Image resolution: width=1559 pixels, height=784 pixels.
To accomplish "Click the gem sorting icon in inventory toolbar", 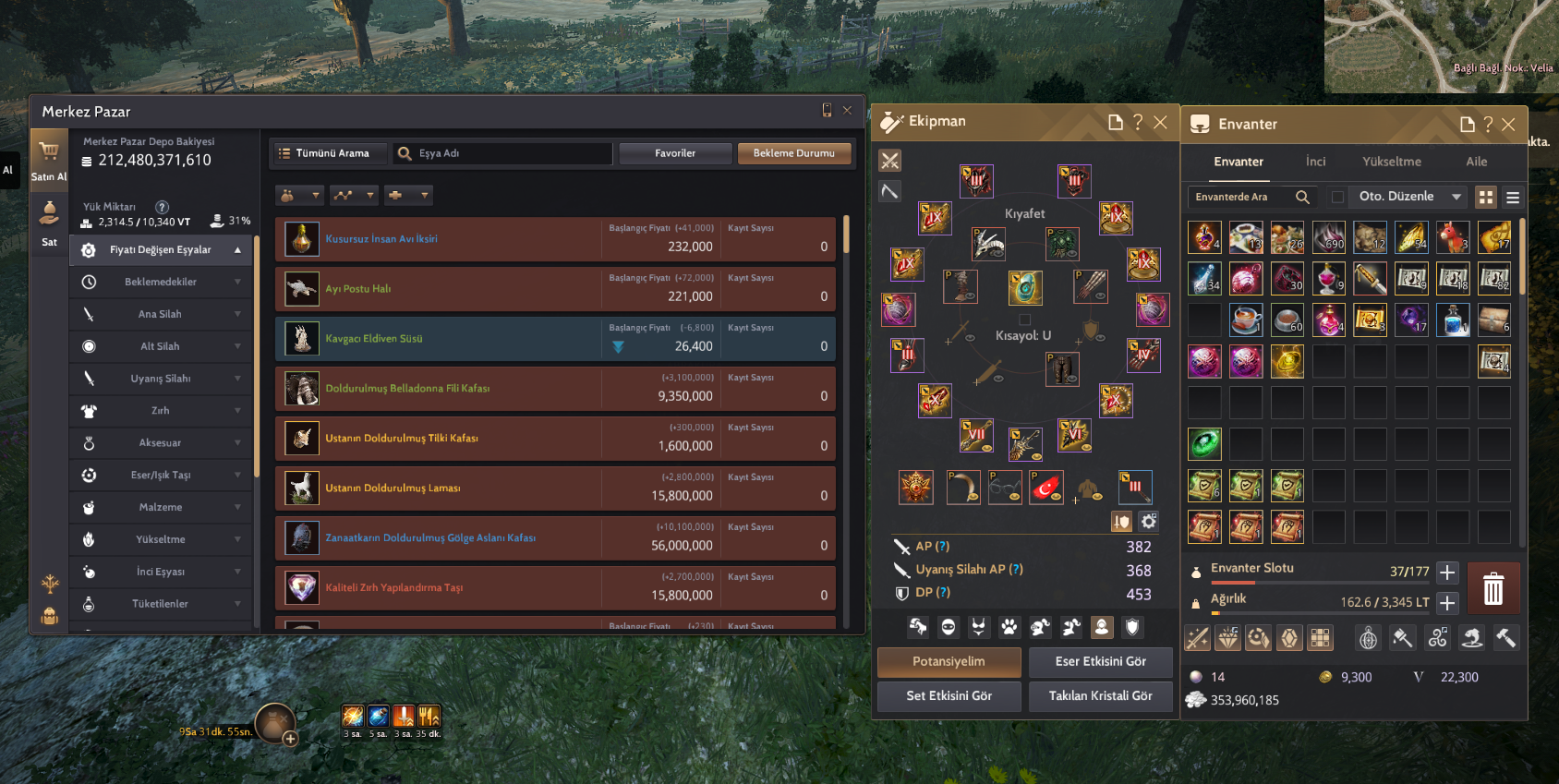I will click(1228, 637).
